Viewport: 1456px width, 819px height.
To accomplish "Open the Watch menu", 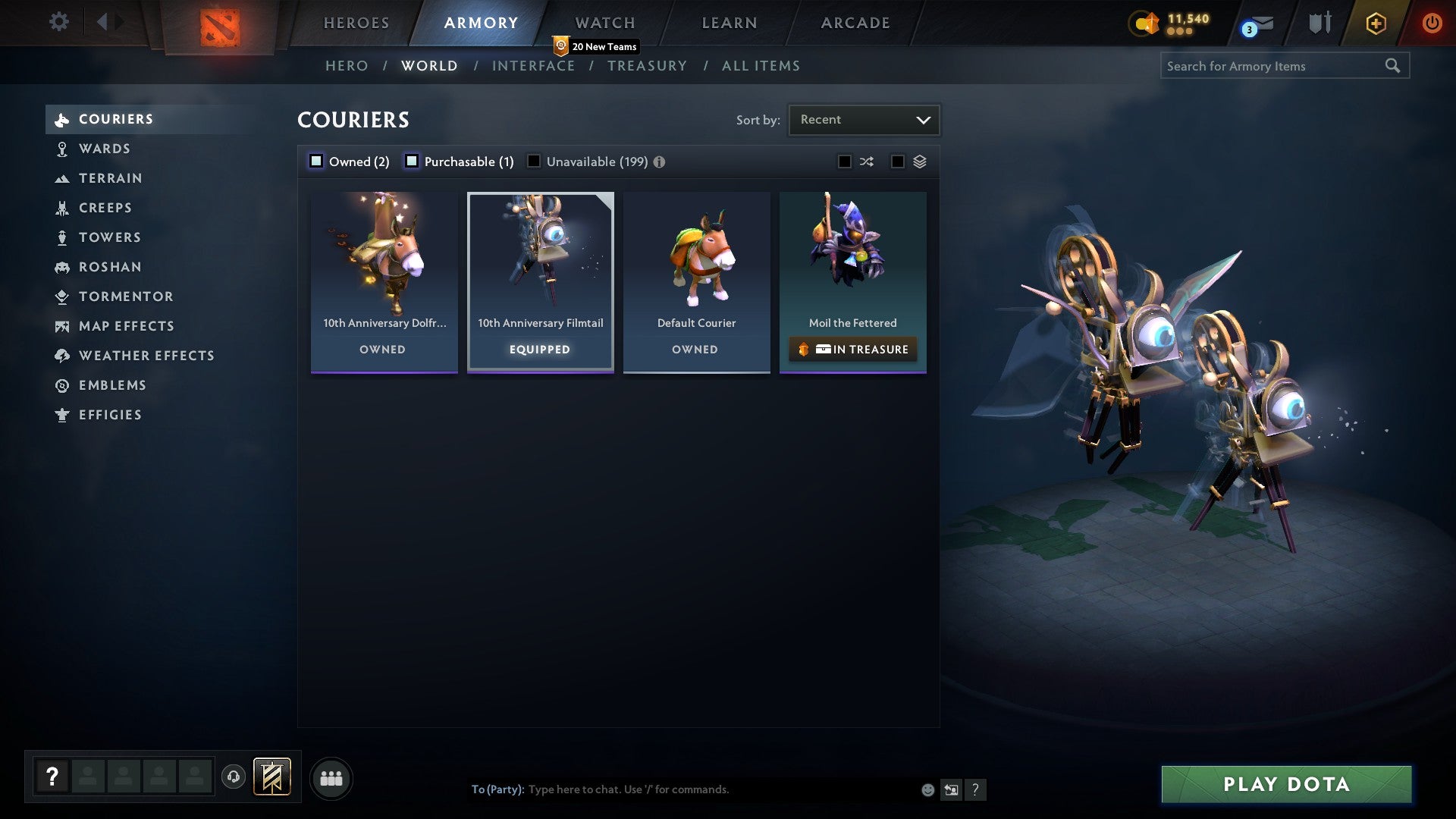I will (604, 22).
